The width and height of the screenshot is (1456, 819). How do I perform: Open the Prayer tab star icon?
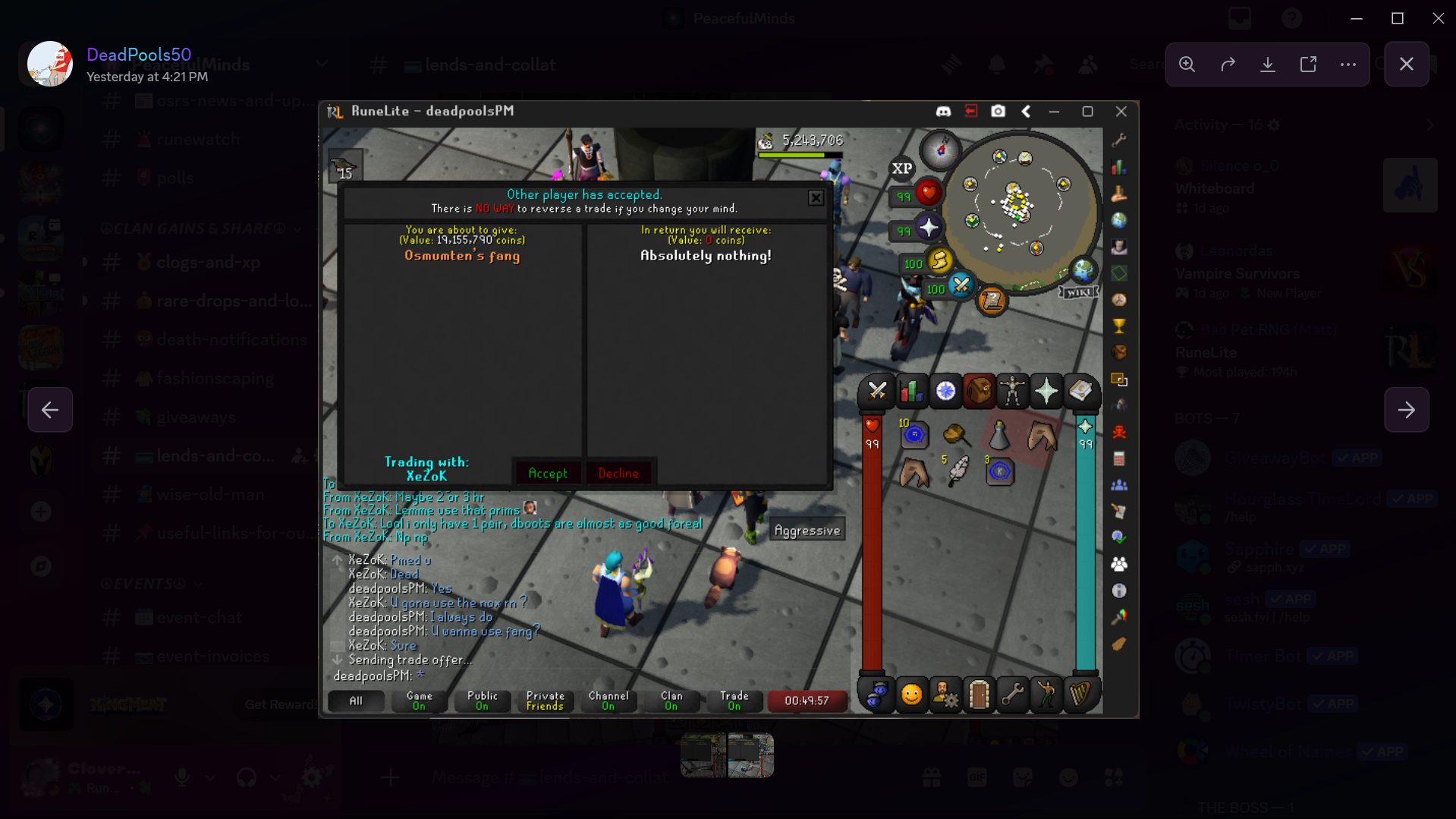point(1046,391)
